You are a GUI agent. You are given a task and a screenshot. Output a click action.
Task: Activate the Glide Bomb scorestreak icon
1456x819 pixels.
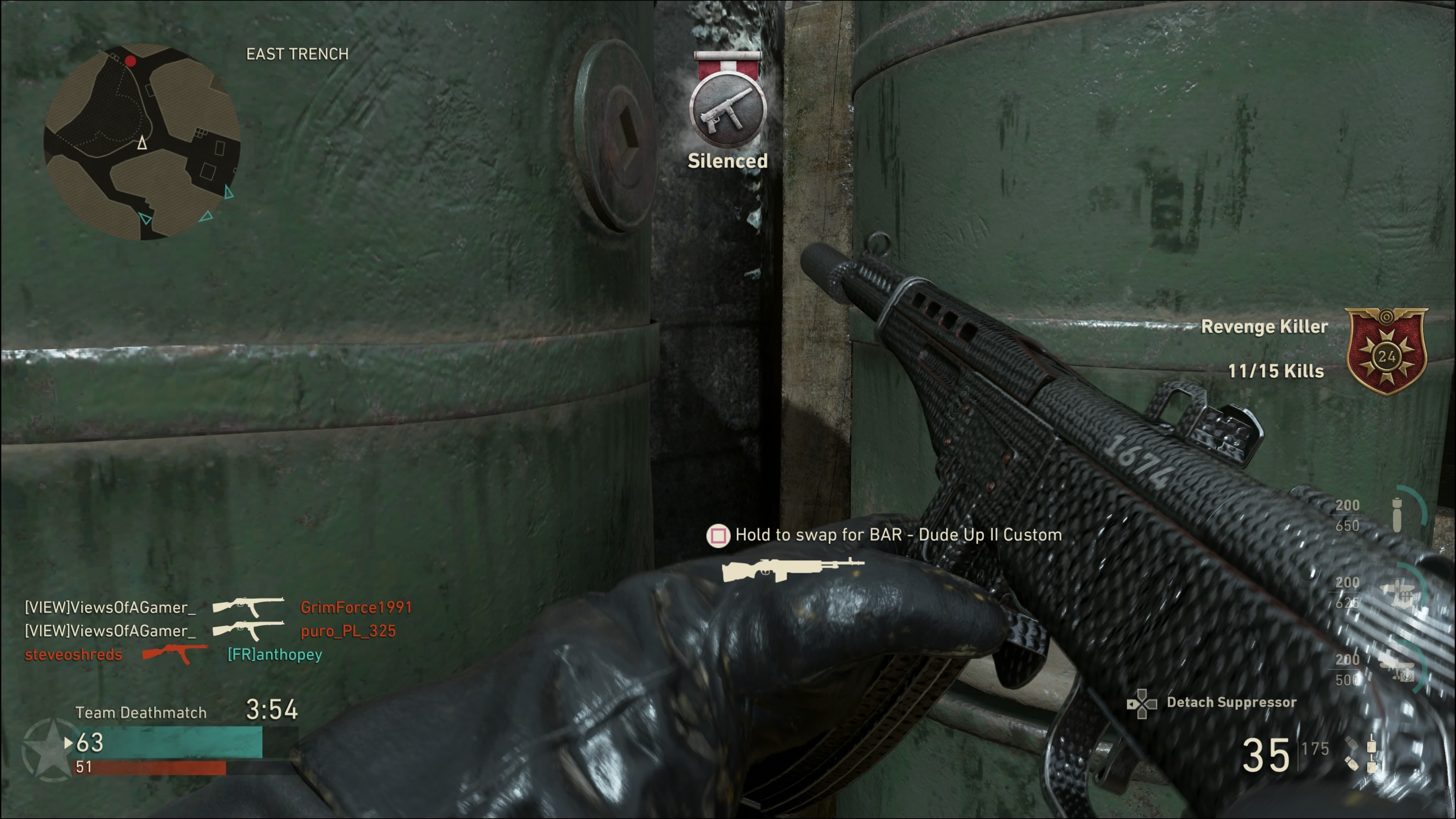[1396, 515]
